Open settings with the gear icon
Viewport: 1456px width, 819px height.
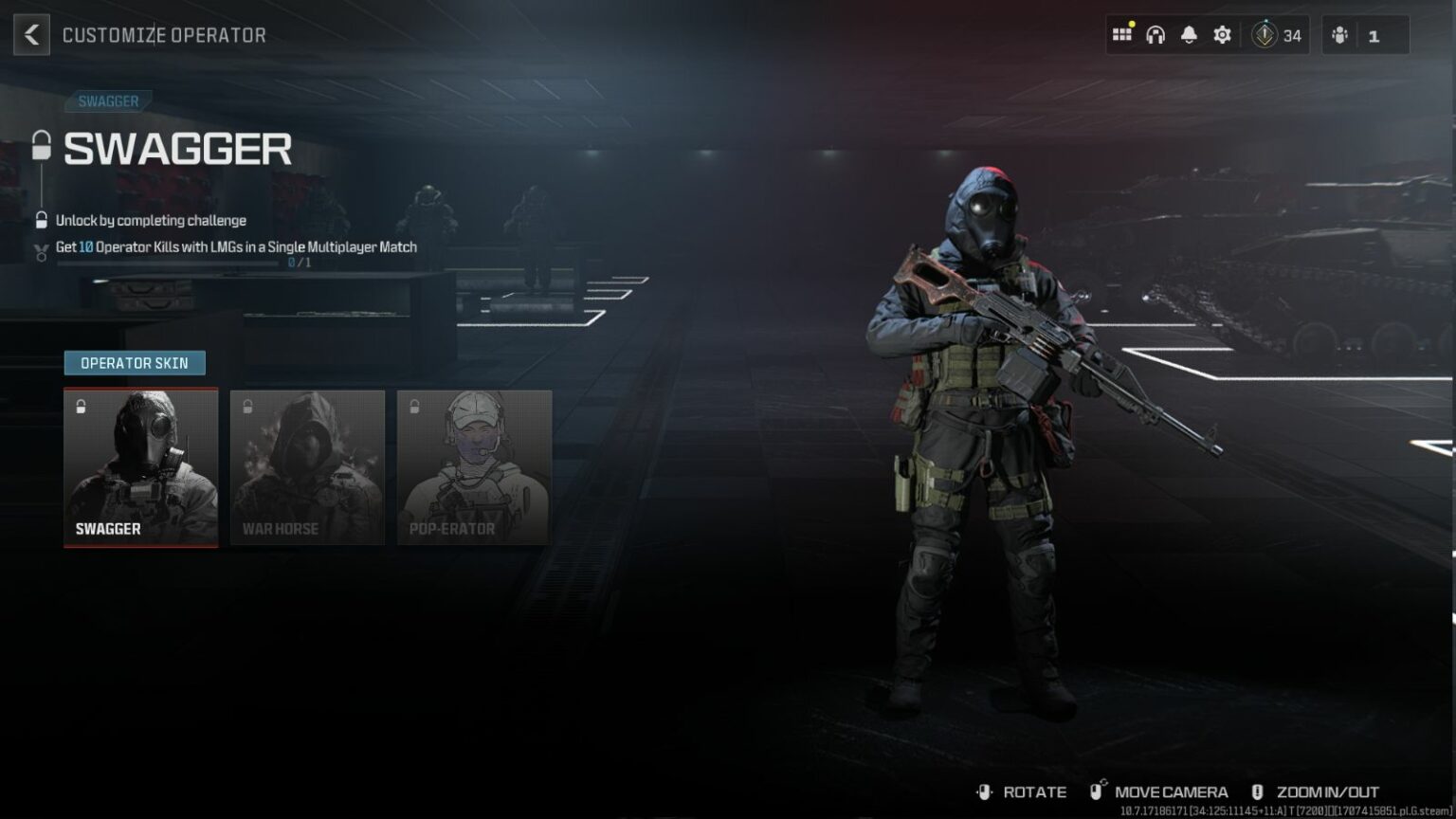point(1222,34)
